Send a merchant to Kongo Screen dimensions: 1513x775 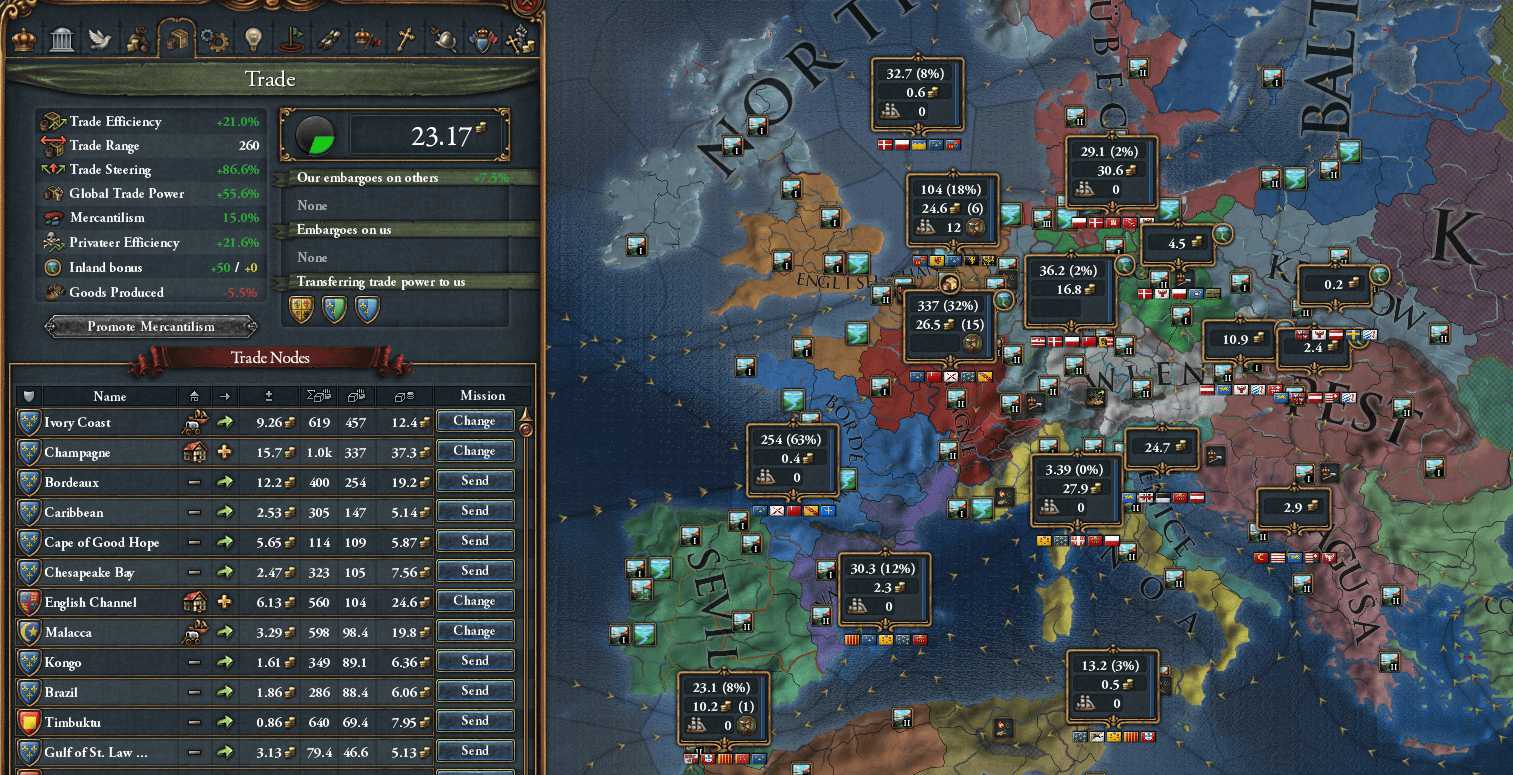[475, 661]
